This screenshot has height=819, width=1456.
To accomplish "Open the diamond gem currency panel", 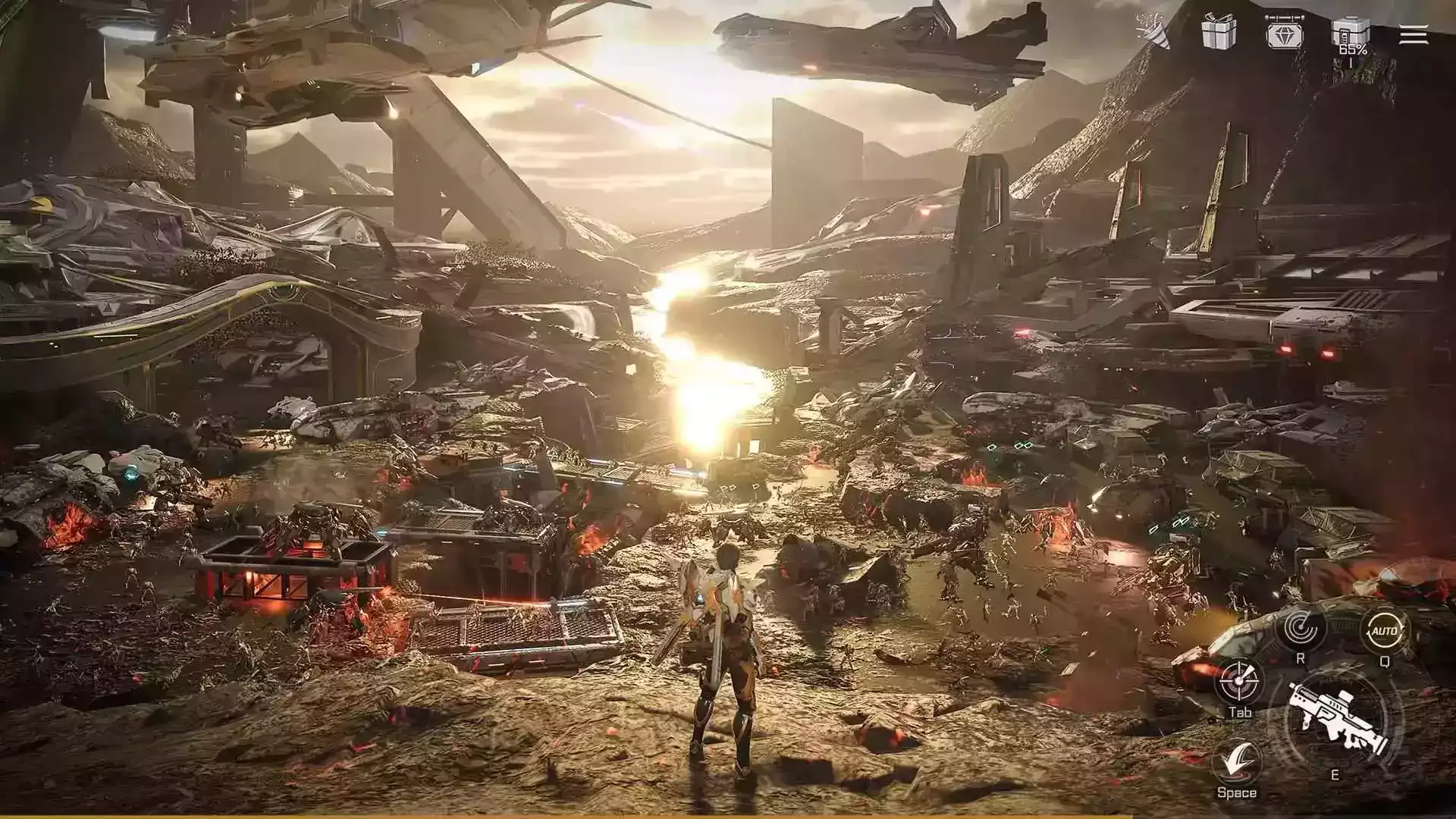I will tap(1287, 33).
